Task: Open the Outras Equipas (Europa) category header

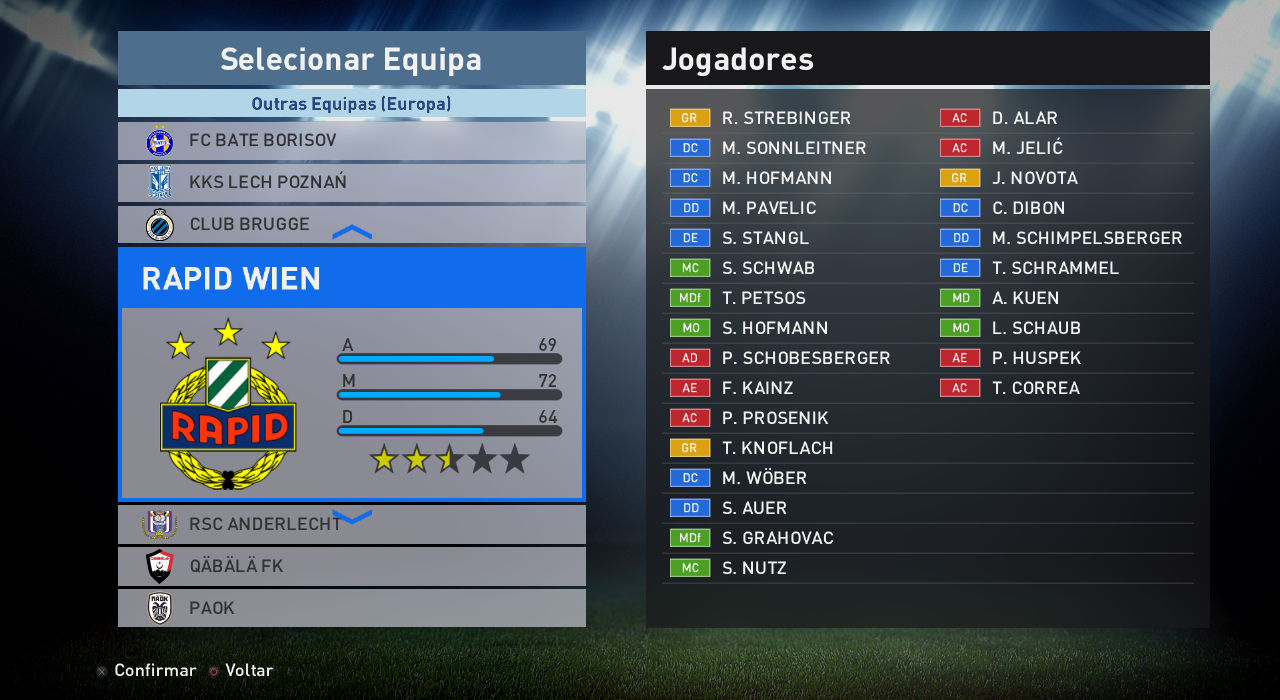Action: [x=351, y=103]
